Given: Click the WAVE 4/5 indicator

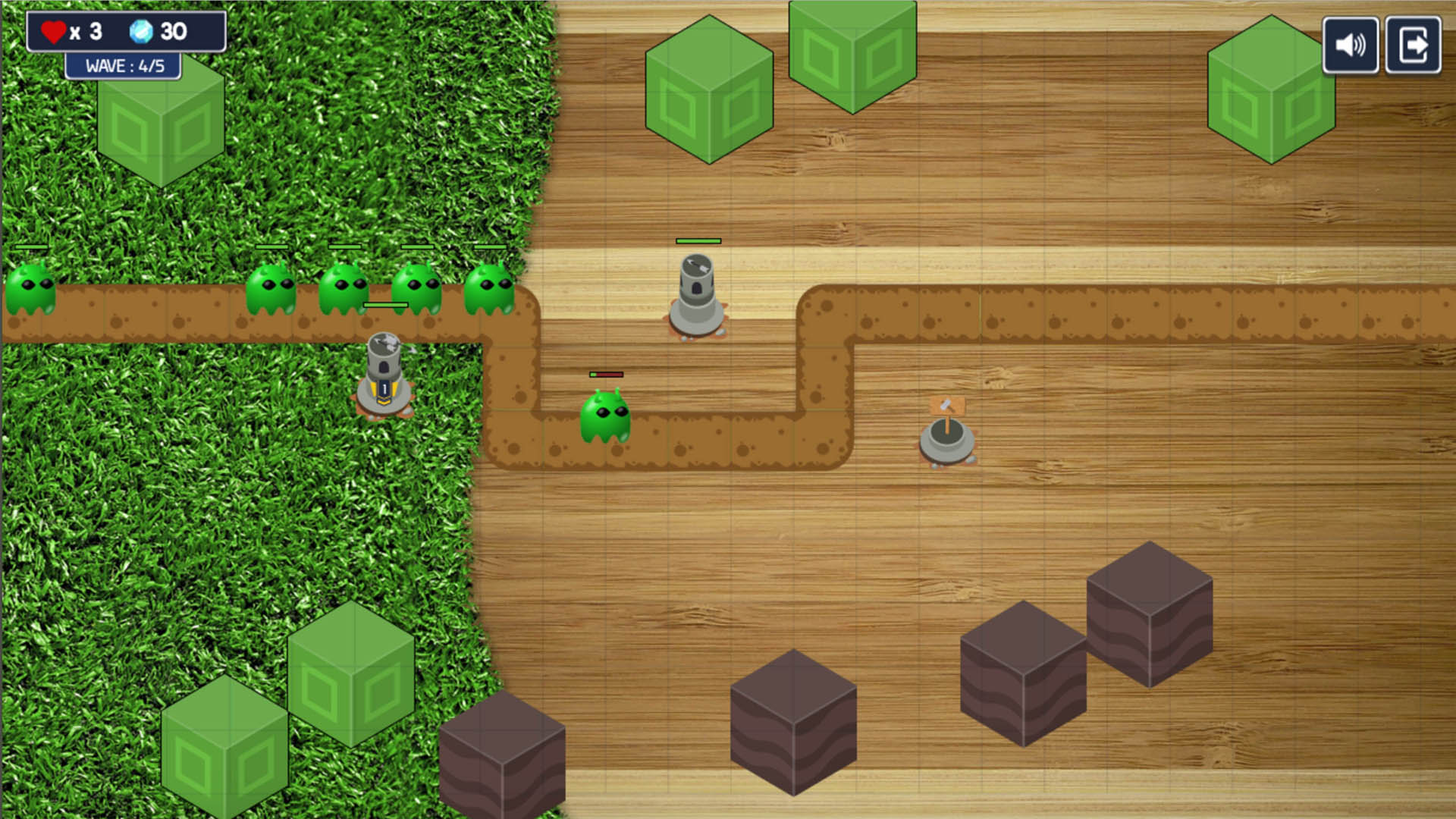Looking at the screenshot, I should click(124, 65).
